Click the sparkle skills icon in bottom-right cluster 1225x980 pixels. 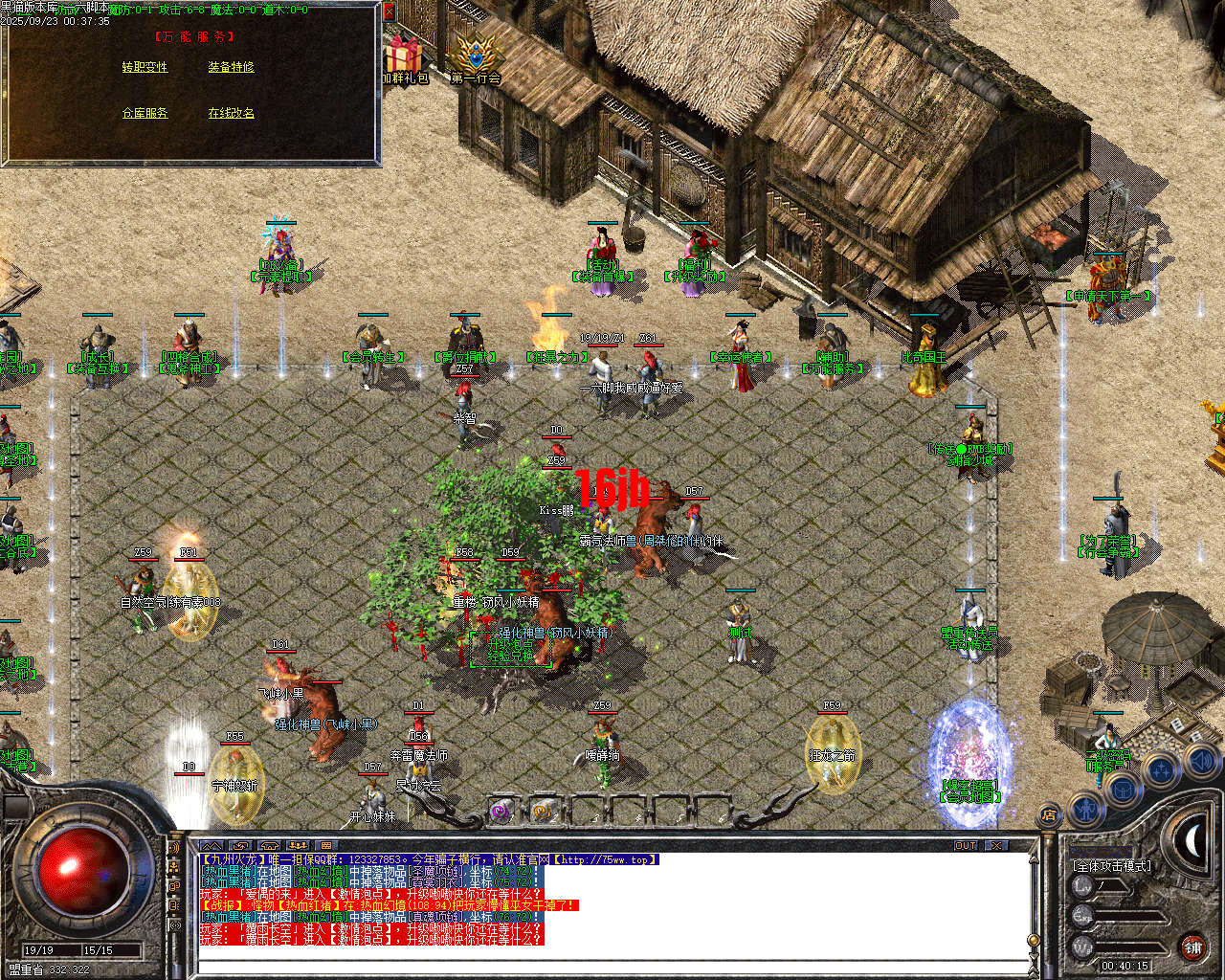[1163, 769]
